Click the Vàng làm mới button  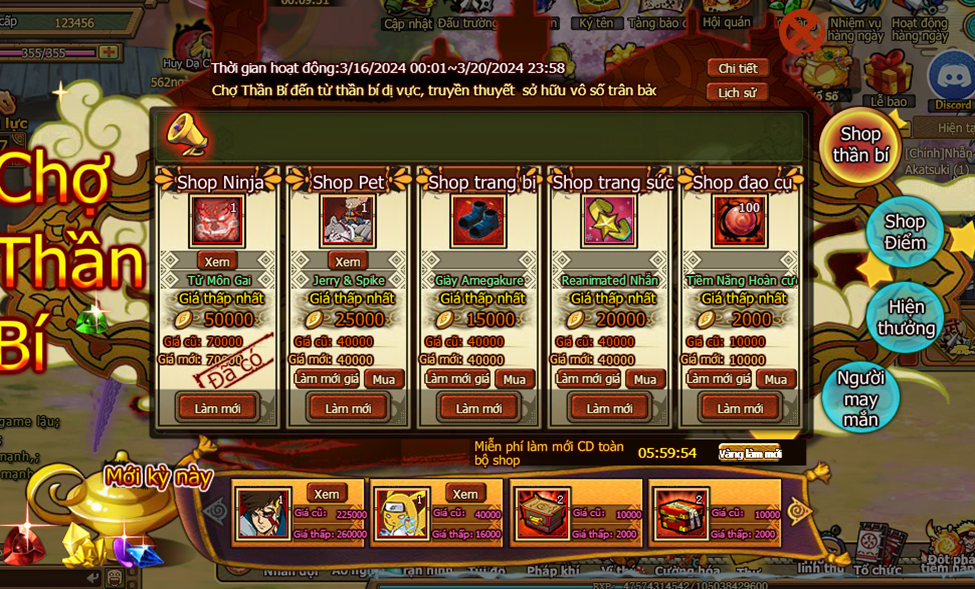click(749, 453)
